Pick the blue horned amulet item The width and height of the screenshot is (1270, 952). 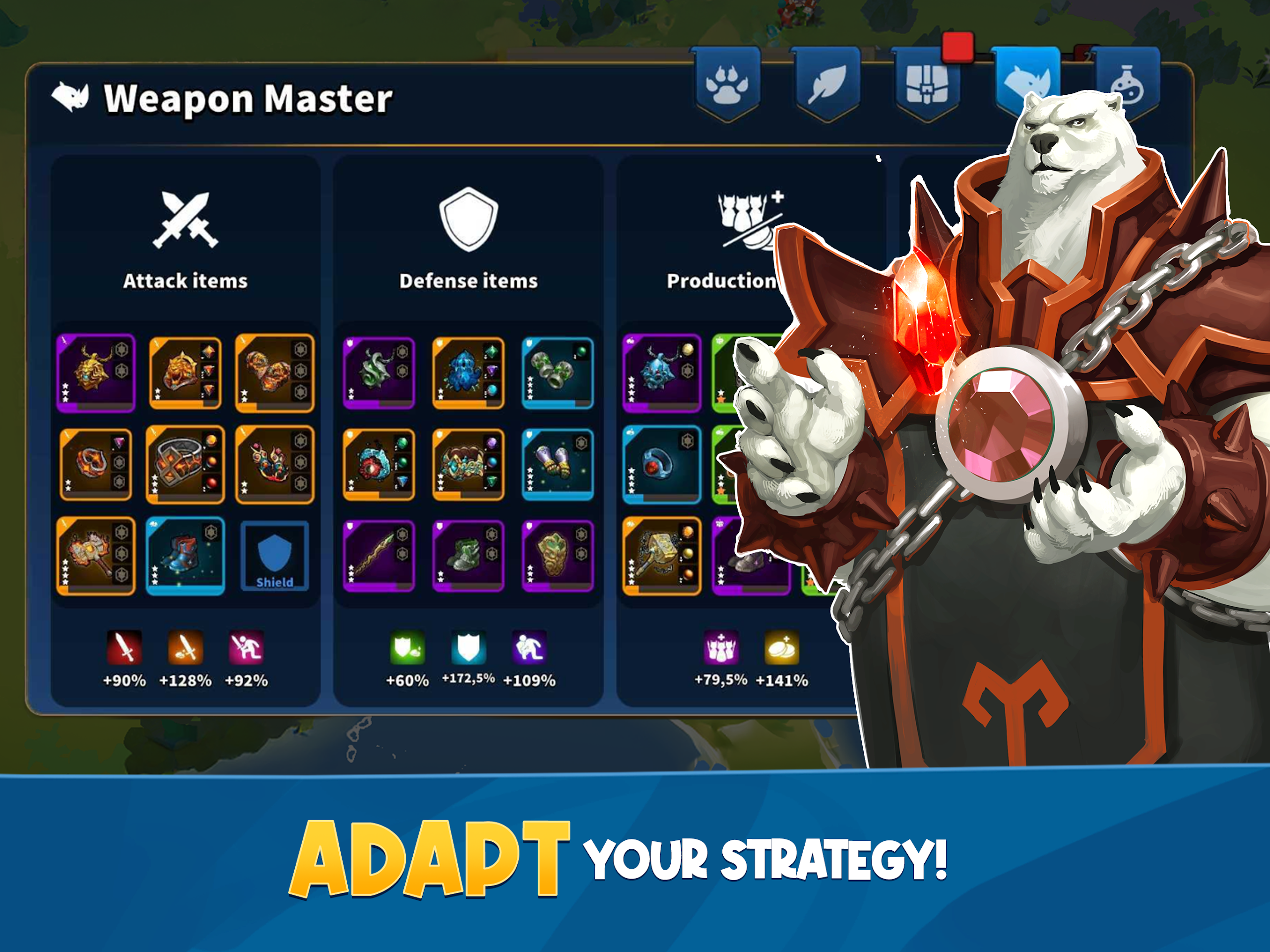tap(661, 373)
